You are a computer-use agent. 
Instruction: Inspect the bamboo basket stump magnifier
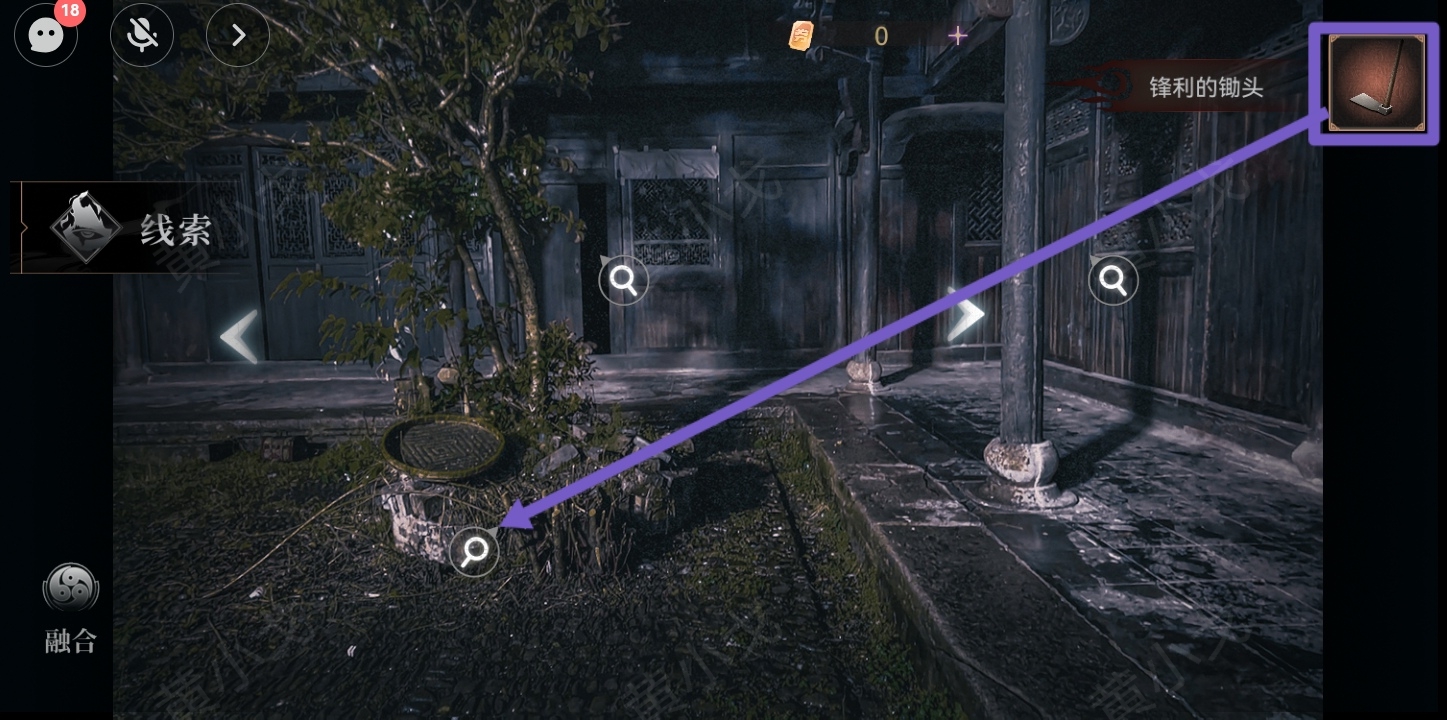point(474,551)
